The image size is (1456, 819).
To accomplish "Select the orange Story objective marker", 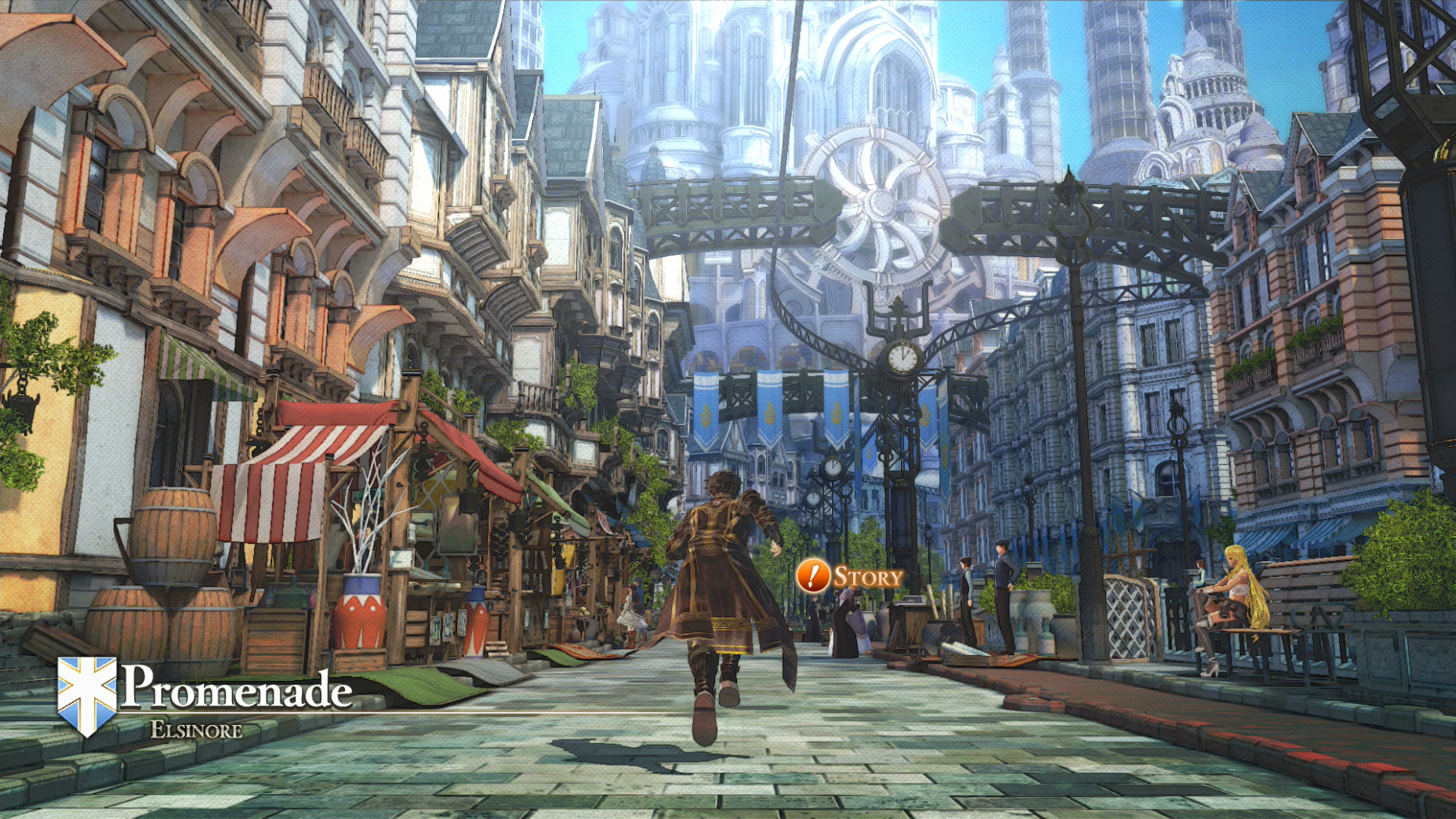I will [813, 577].
